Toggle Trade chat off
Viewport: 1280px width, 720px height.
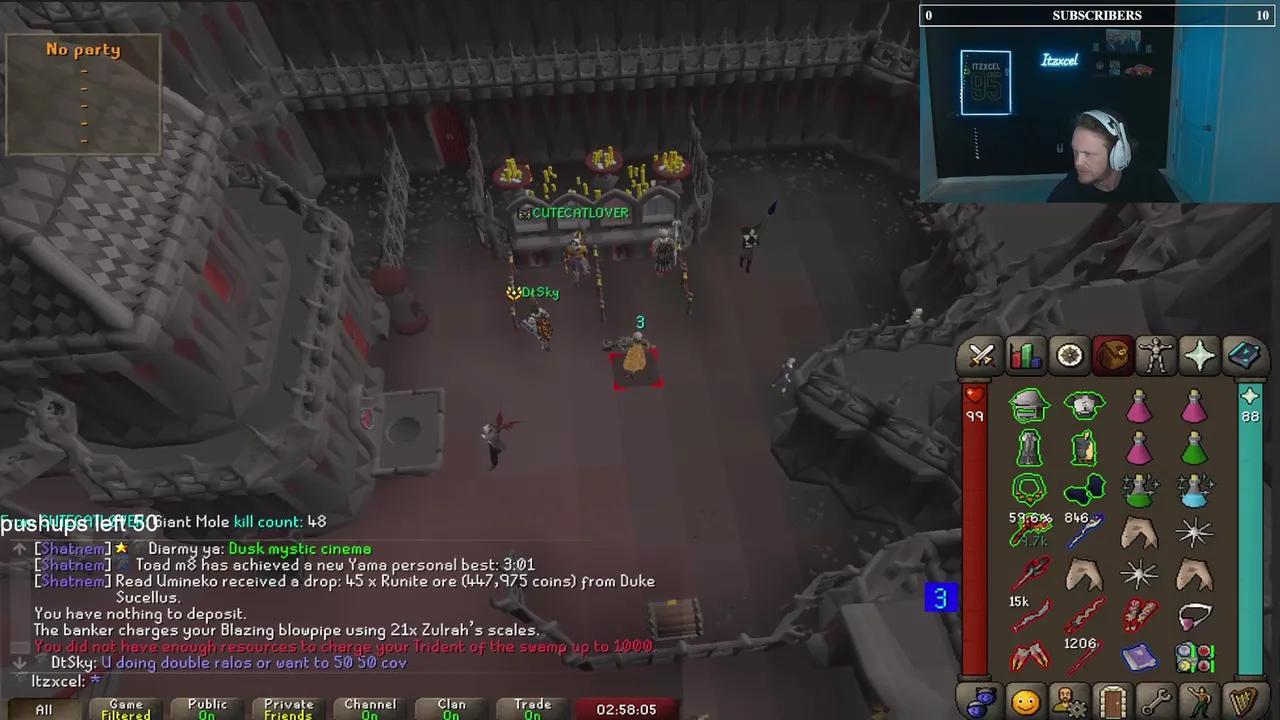(x=532, y=708)
